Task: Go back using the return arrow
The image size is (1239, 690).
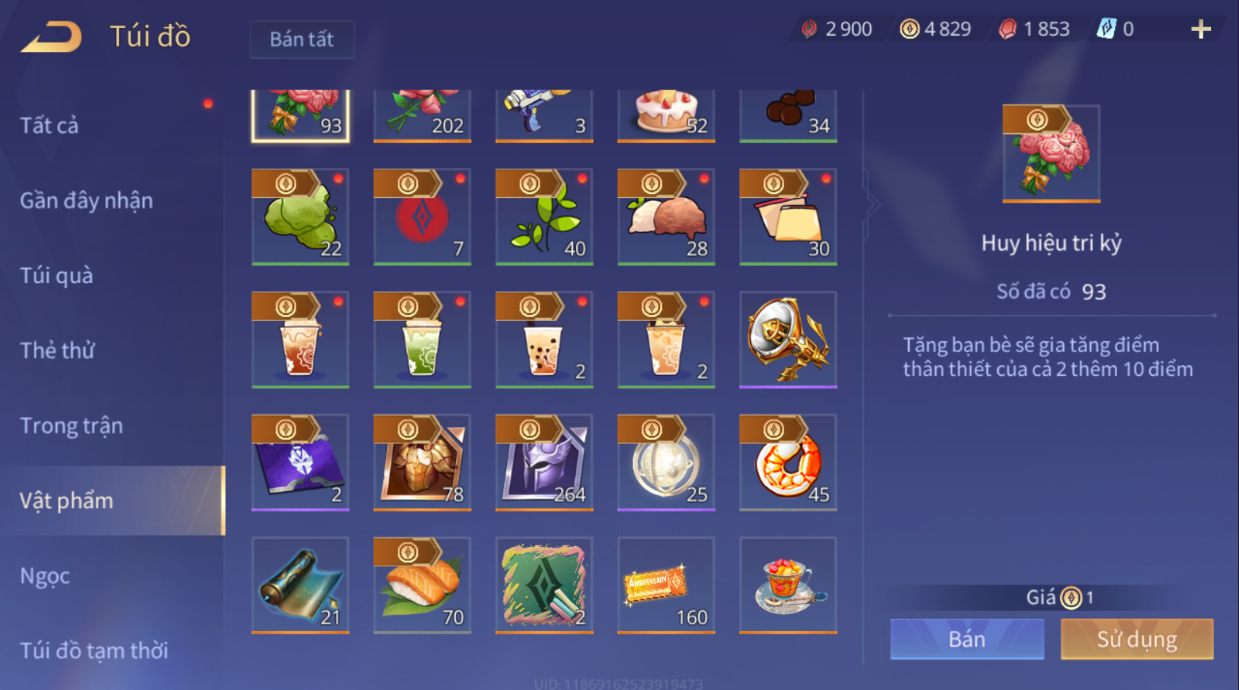Action: click(51, 37)
